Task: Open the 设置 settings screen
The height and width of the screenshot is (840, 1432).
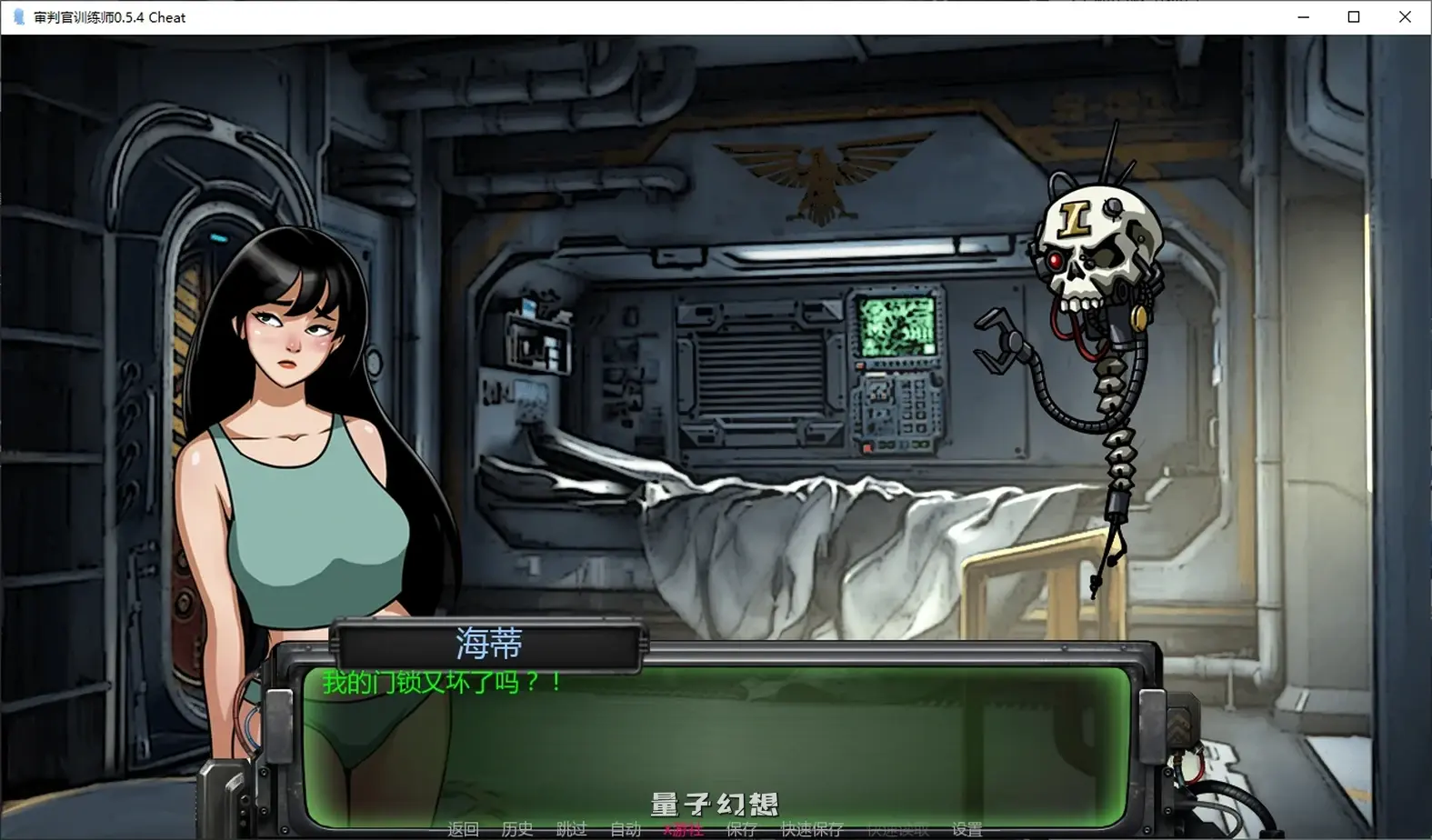Action: (966, 828)
